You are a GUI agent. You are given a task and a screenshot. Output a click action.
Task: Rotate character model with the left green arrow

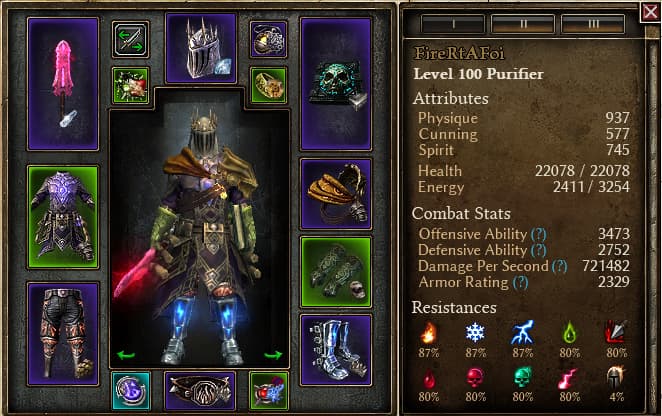click(126, 354)
